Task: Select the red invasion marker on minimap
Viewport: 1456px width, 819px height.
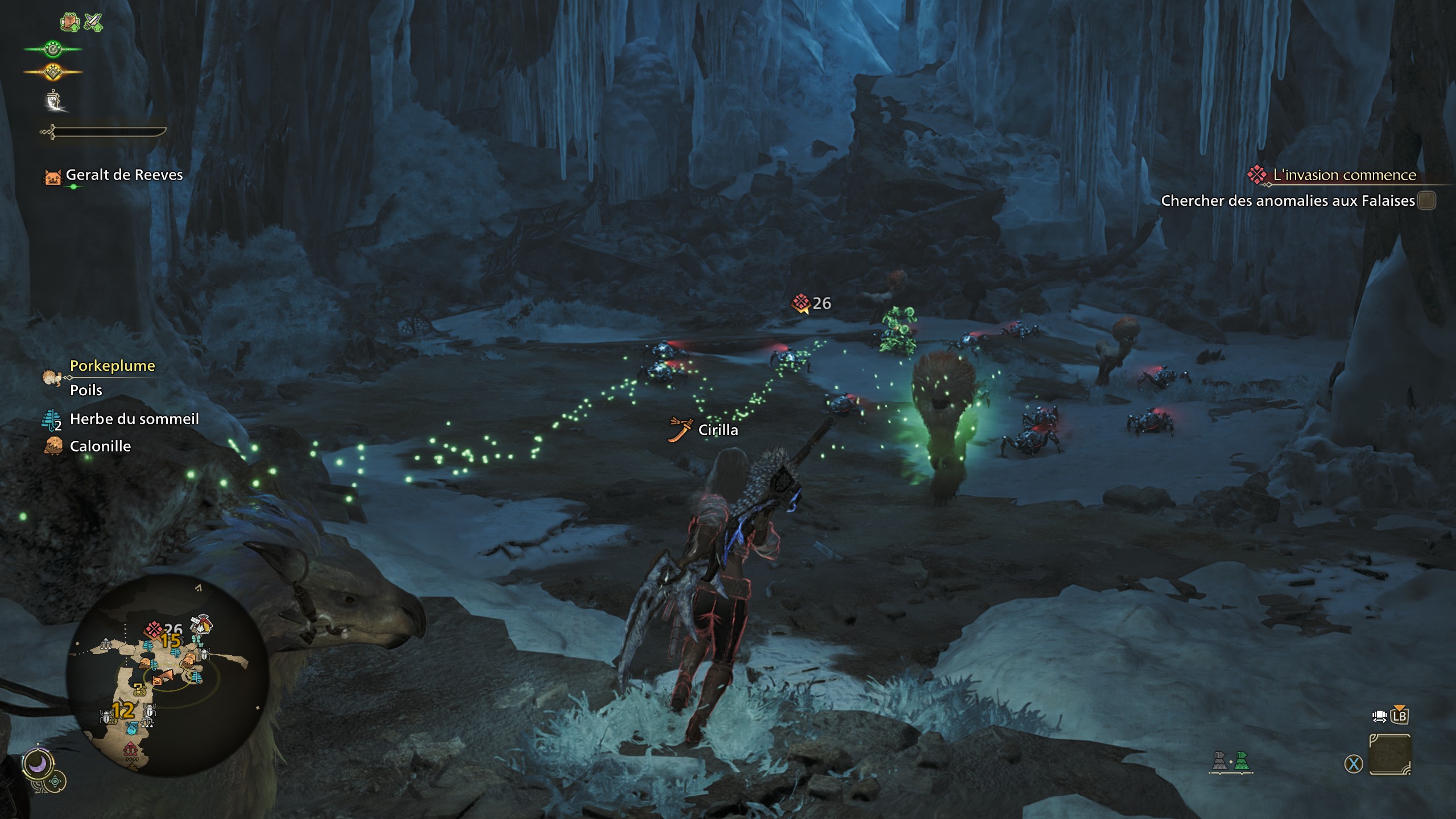Action: point(154,628)
